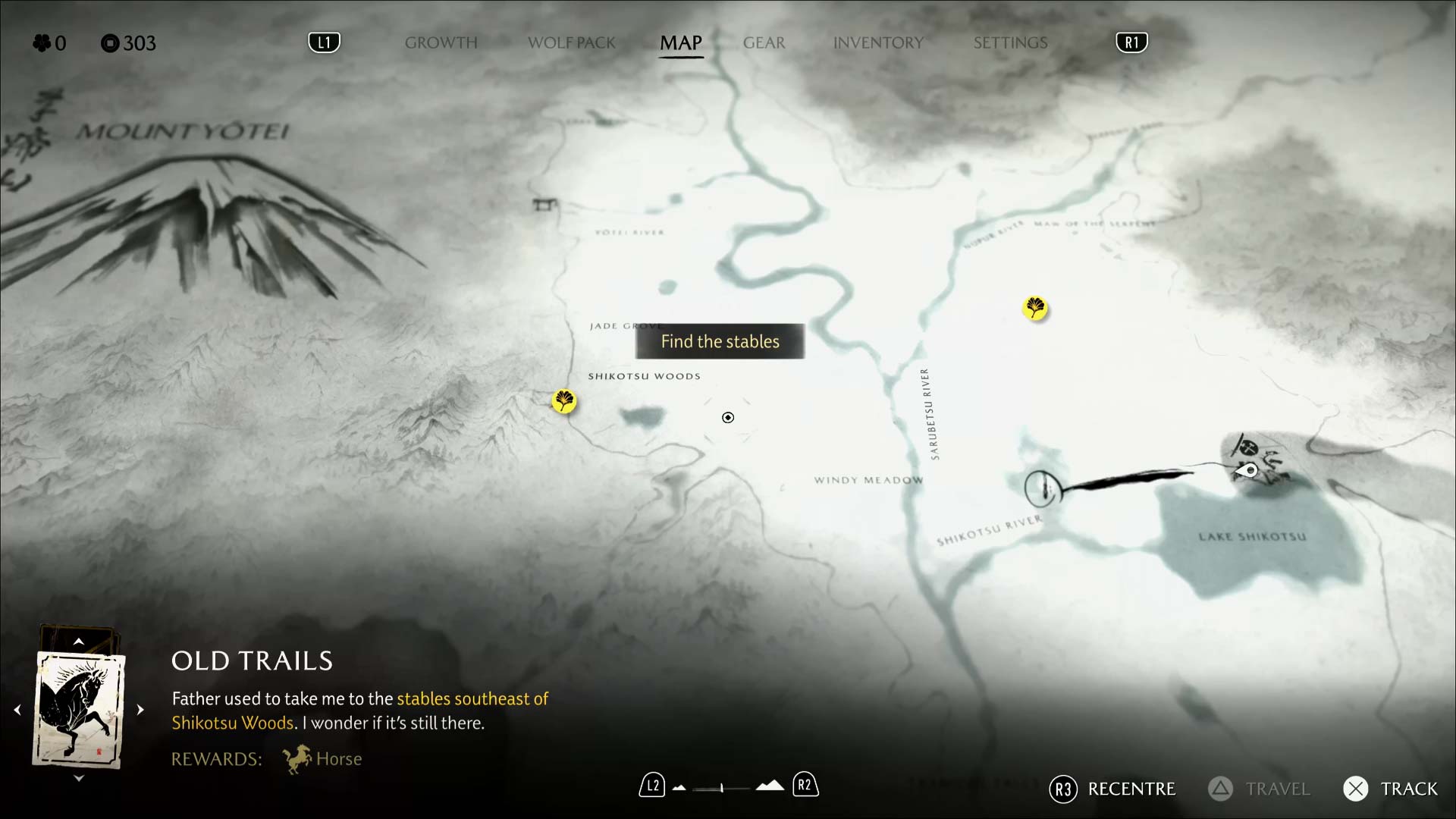The height and width of the screenshot is (819, 1456).
Task: Click the down arrow below the quest card
Action: pos(78,778)
